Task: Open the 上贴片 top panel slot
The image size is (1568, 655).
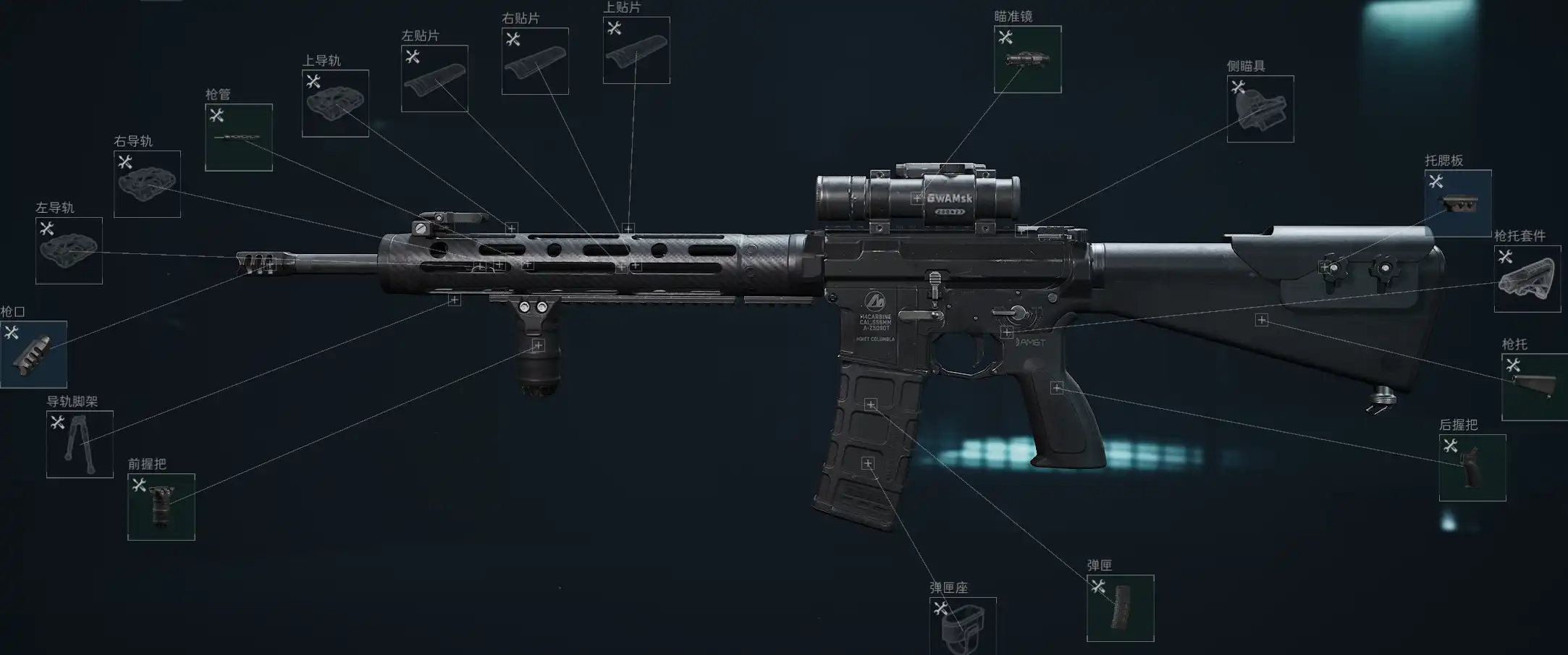Action: 636,51
